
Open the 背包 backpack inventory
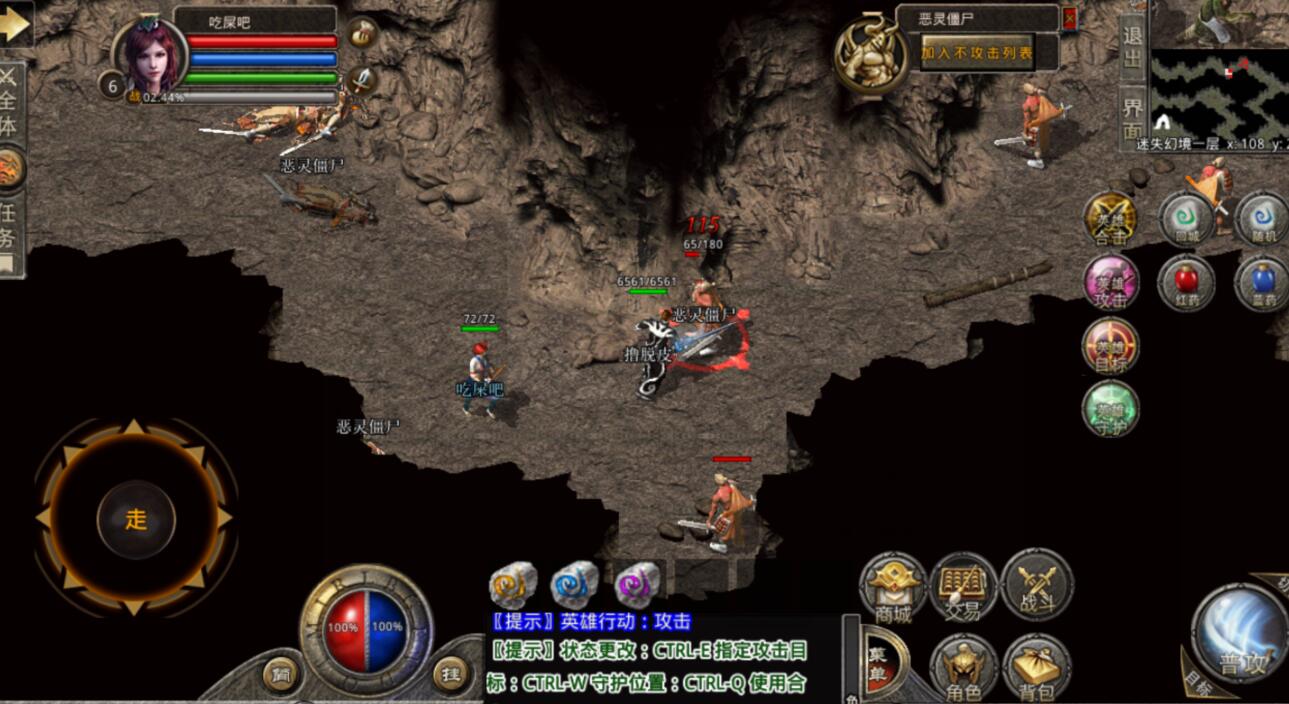[1036, 667]
